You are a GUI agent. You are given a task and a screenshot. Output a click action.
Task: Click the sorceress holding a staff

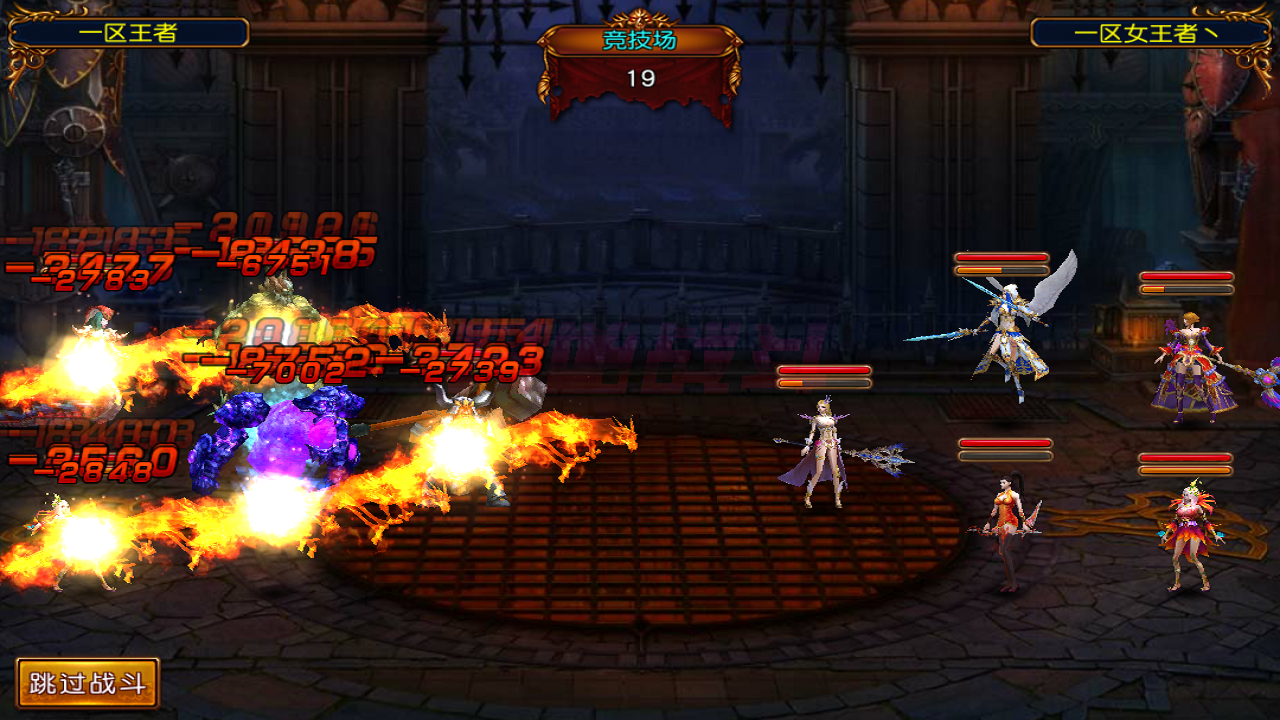tap(820, 450)
